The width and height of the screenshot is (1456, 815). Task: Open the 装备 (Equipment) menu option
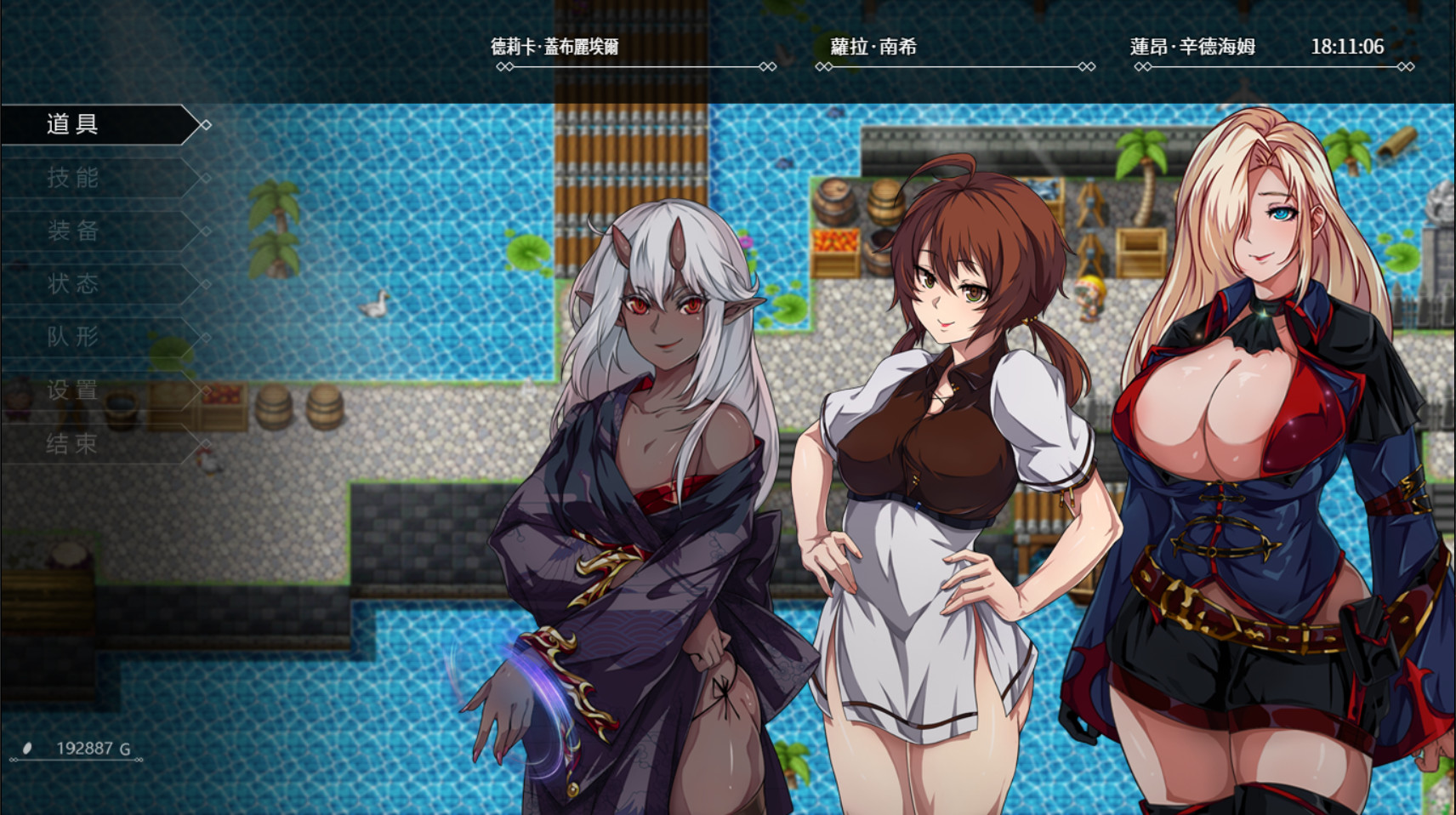point(72,231)
